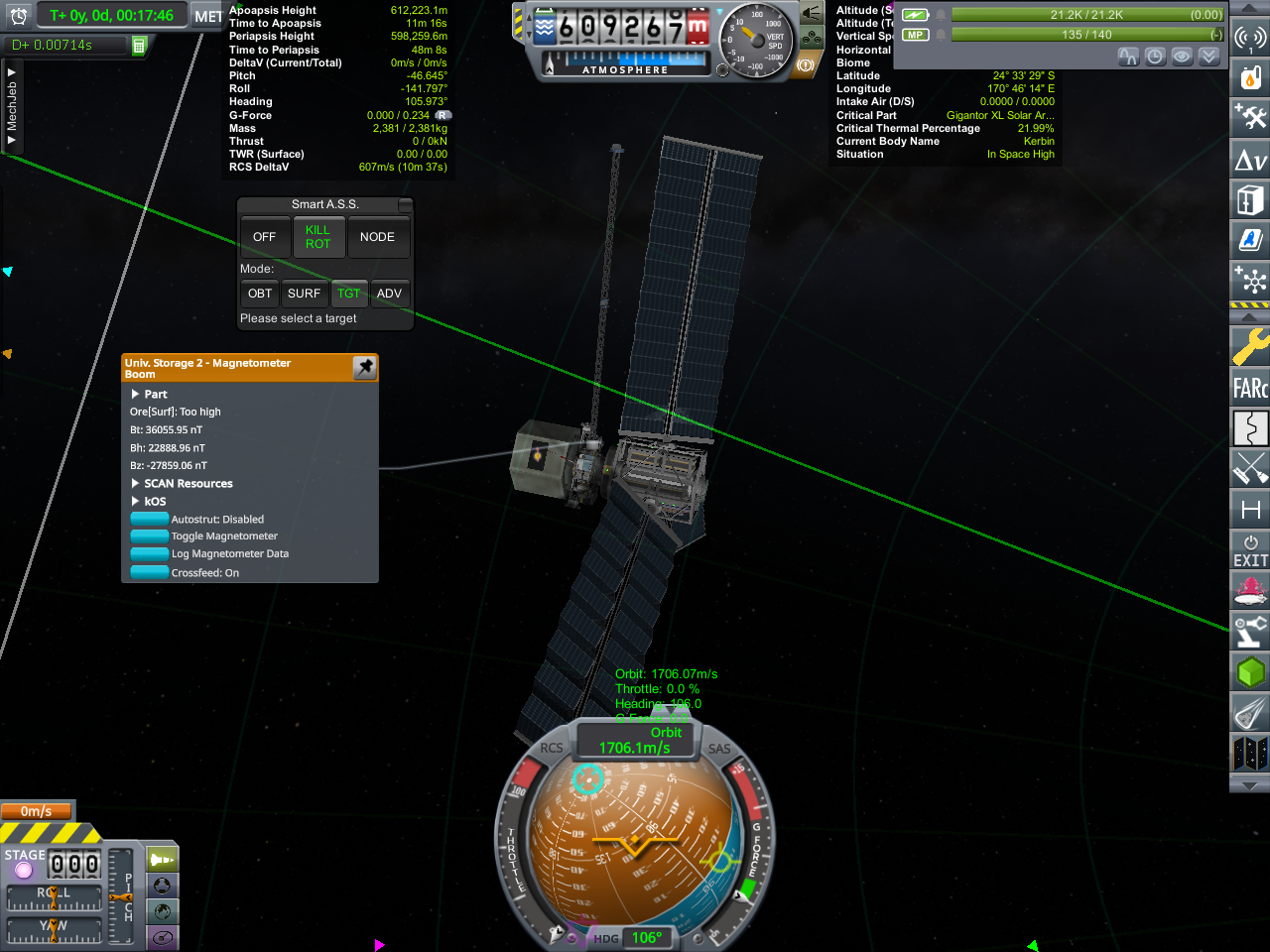The height and width of the screenshot is (952, 1270).
Task: Open the Delta-V toolbar button
Action: 1250,160
